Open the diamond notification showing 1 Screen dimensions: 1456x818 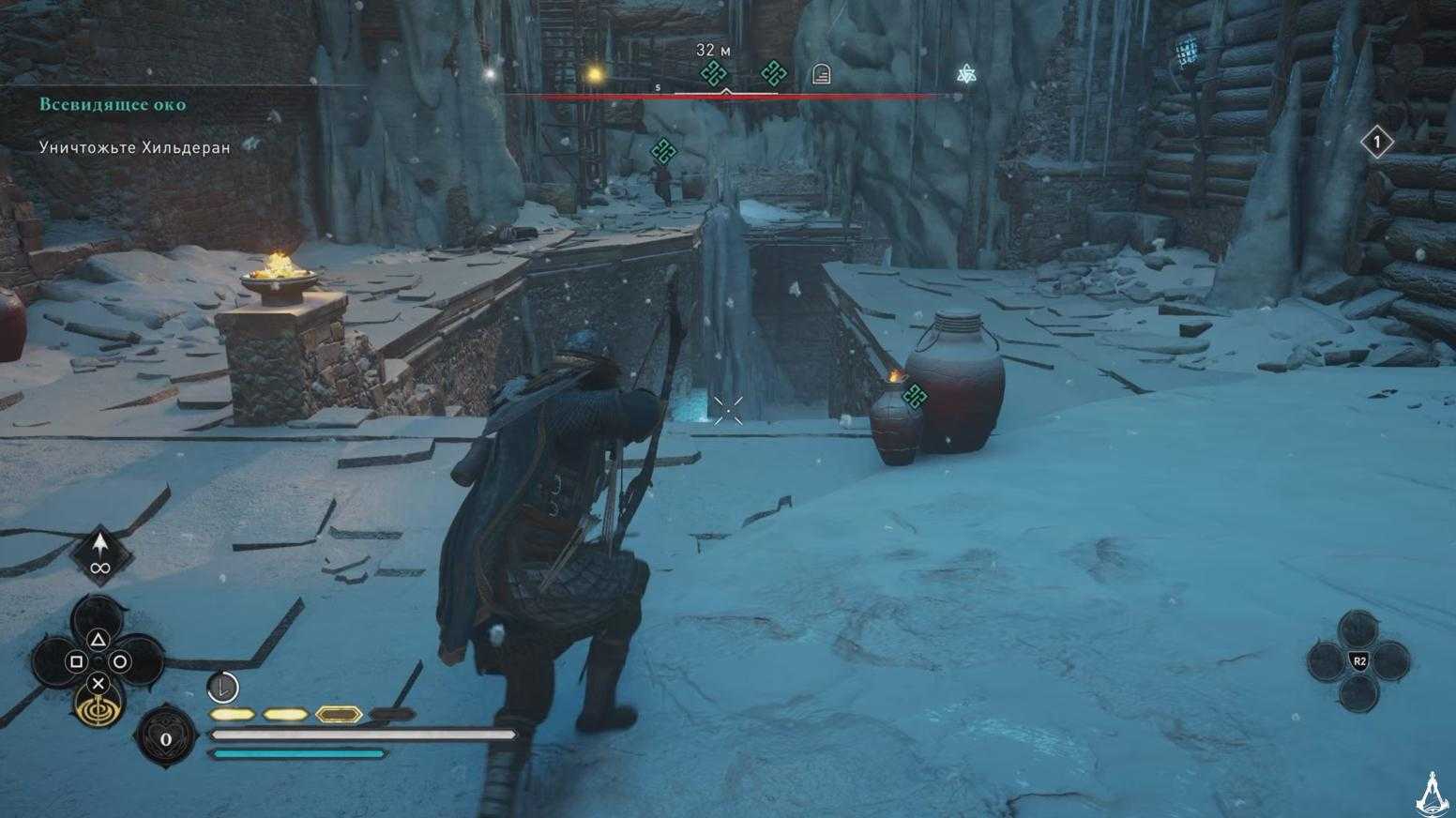click(x=1376, y=143)
